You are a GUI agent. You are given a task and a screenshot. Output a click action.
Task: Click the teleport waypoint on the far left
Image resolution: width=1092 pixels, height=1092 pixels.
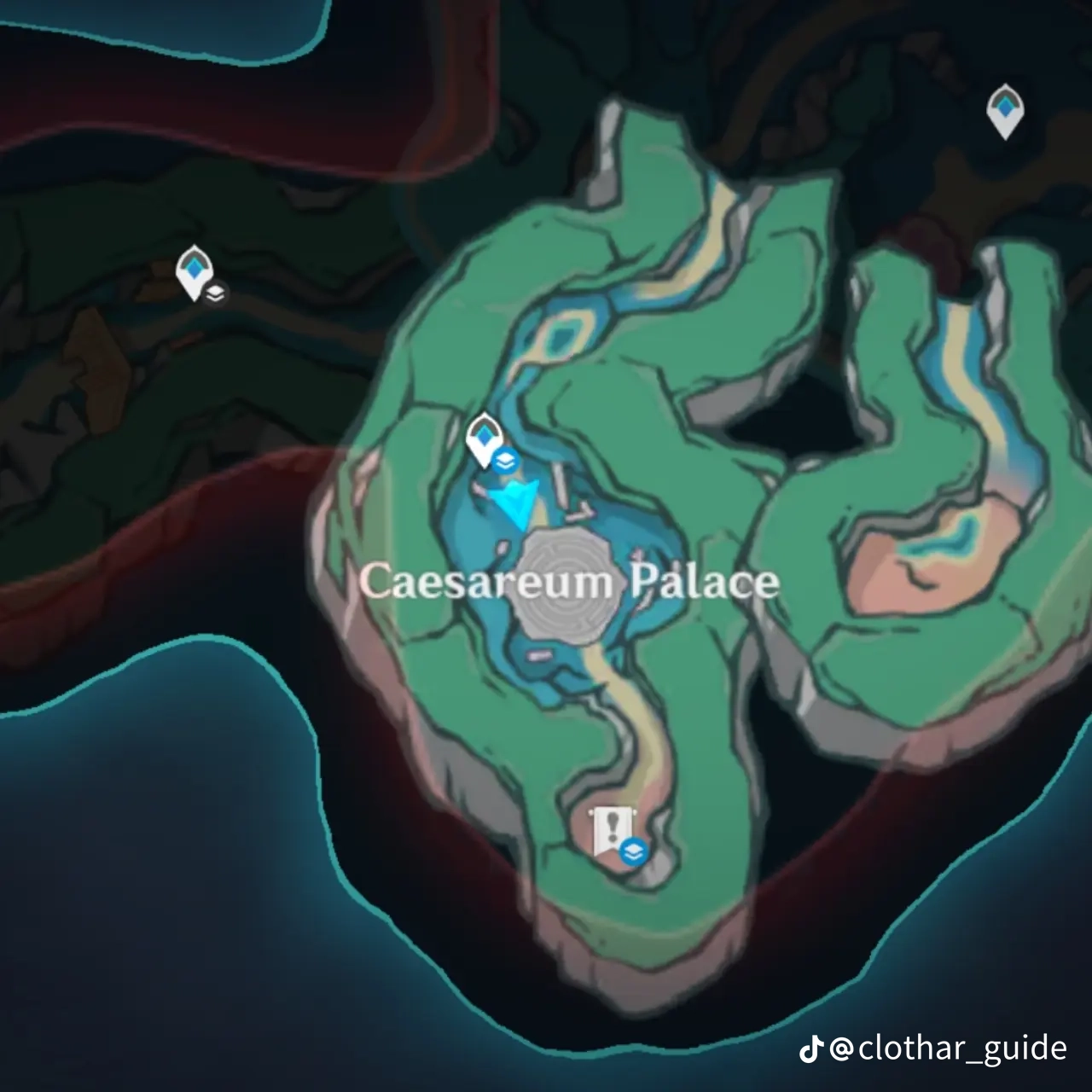(x=195, y=270)
